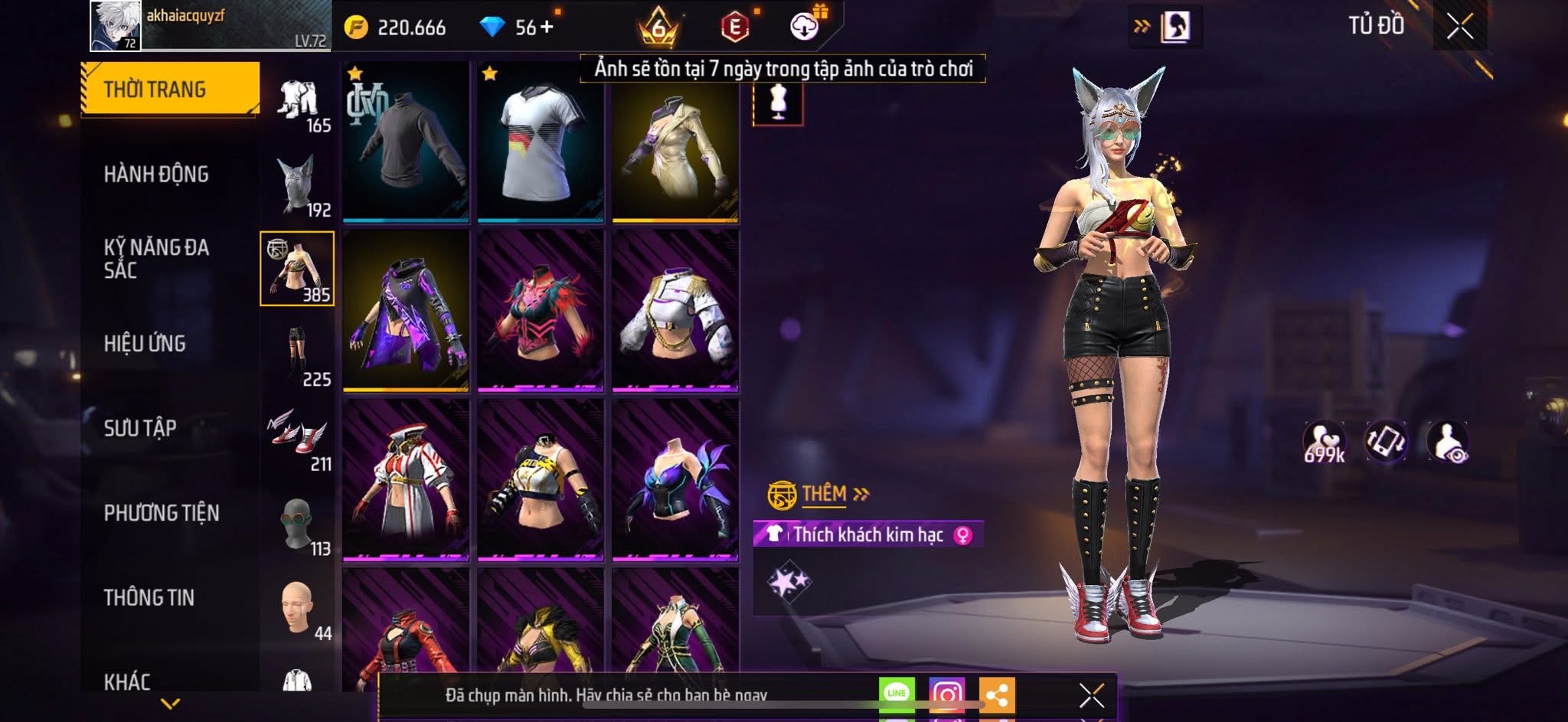Select the purple hooded jacket top
The height and width of the screenshot is (722, 1568).
[406, 311]
